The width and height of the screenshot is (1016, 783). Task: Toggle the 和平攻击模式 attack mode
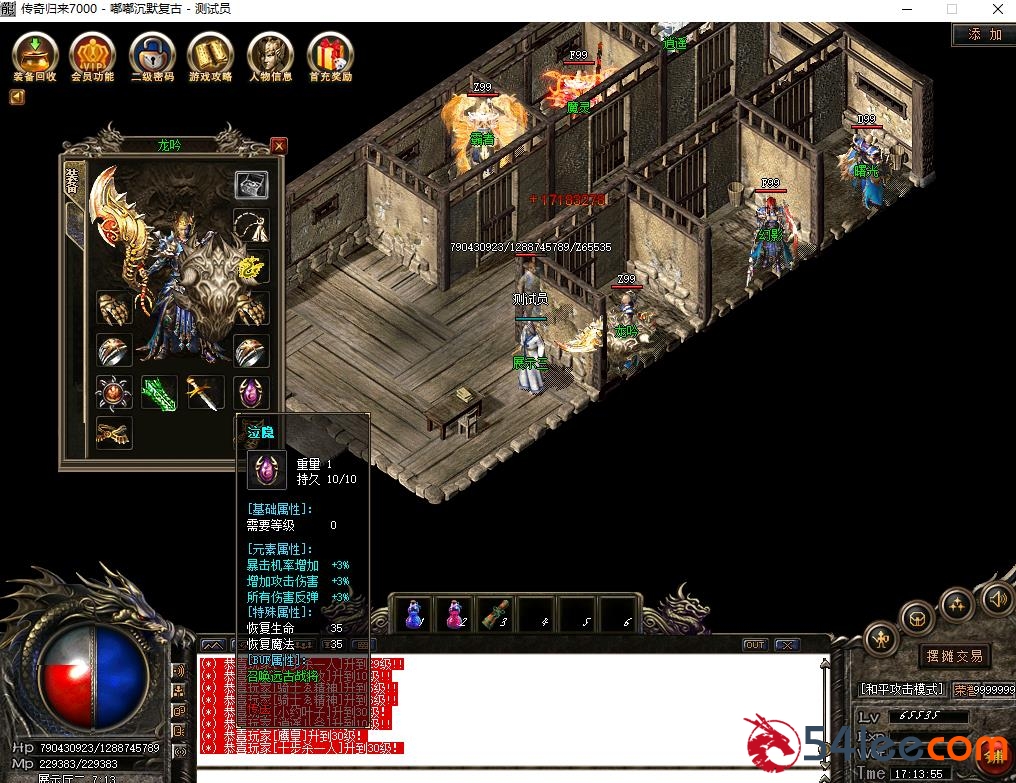pos(903,689)
